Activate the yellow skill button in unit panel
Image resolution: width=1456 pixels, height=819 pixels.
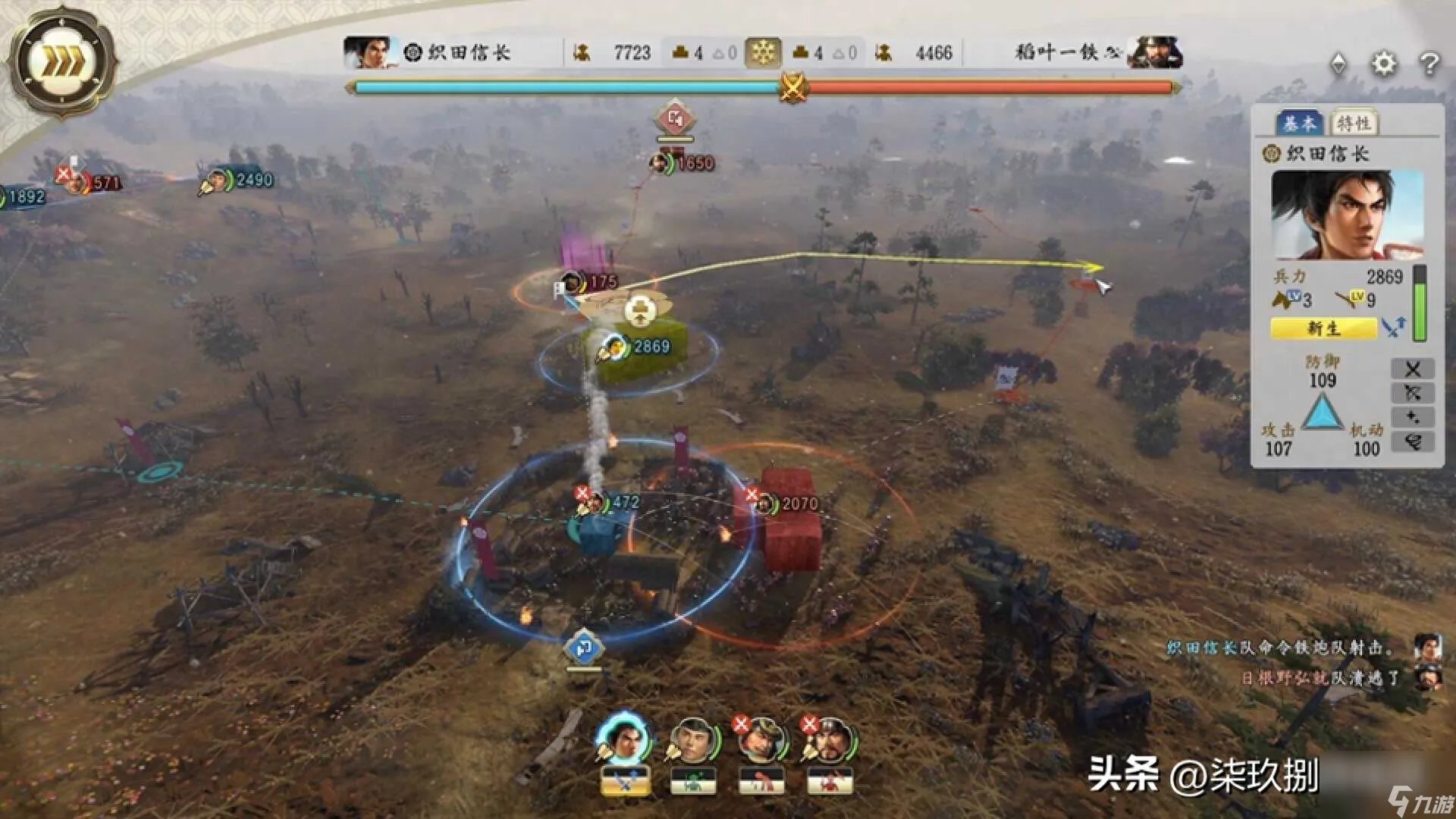pyautogui.click(x=1323, y=328)
